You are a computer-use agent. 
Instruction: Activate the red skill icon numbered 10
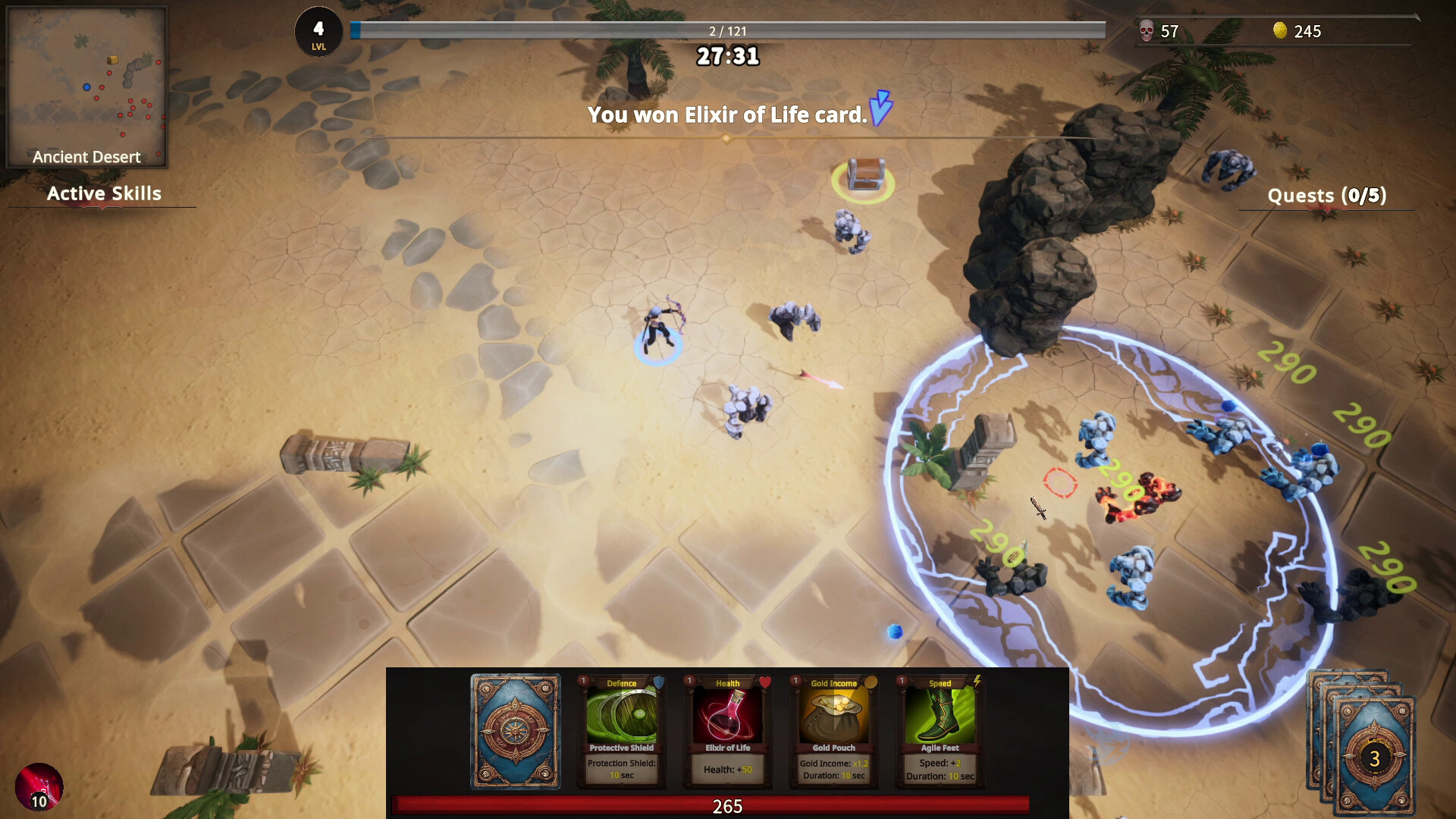pos(39,786)
